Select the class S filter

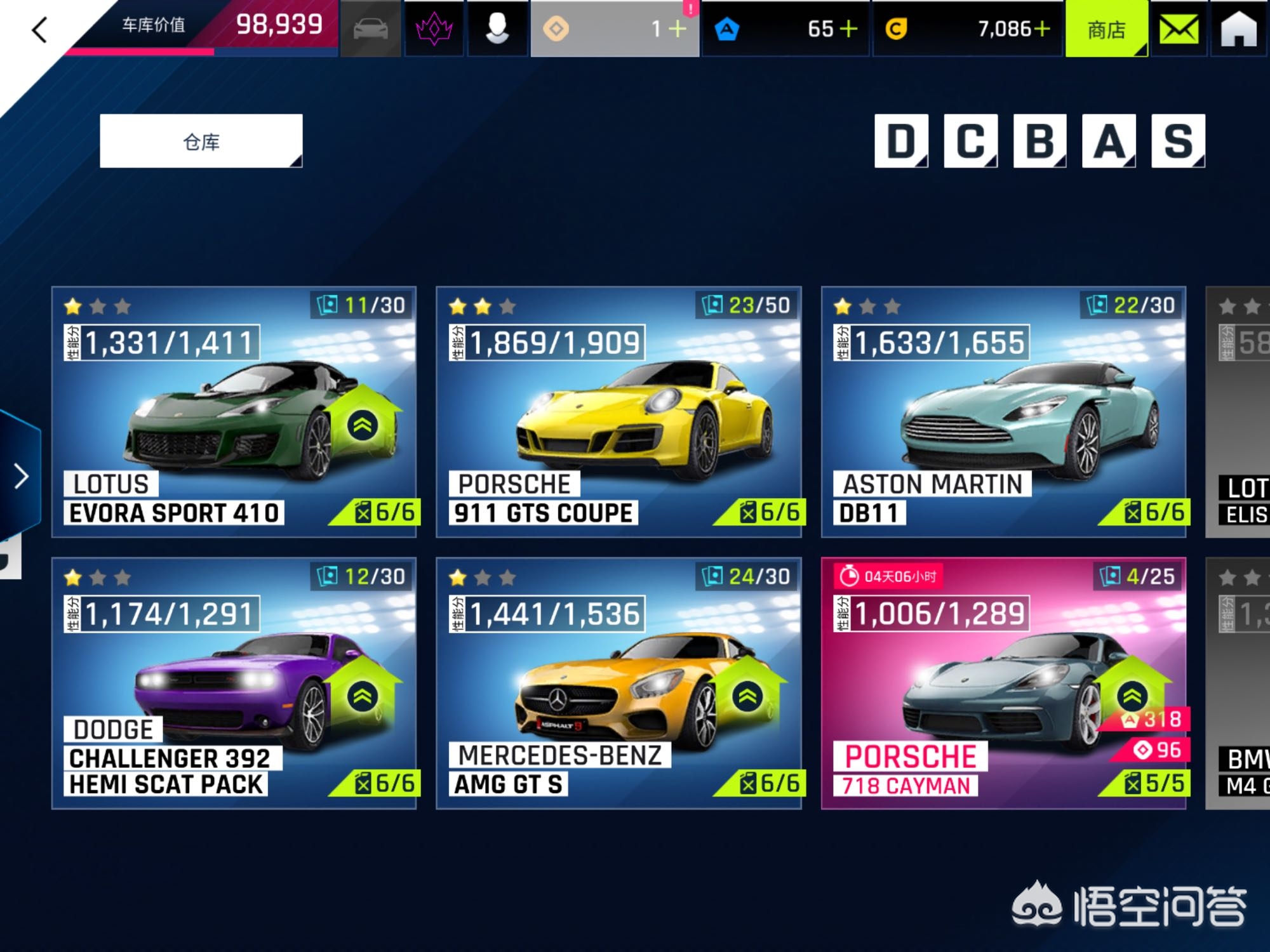1178,141
